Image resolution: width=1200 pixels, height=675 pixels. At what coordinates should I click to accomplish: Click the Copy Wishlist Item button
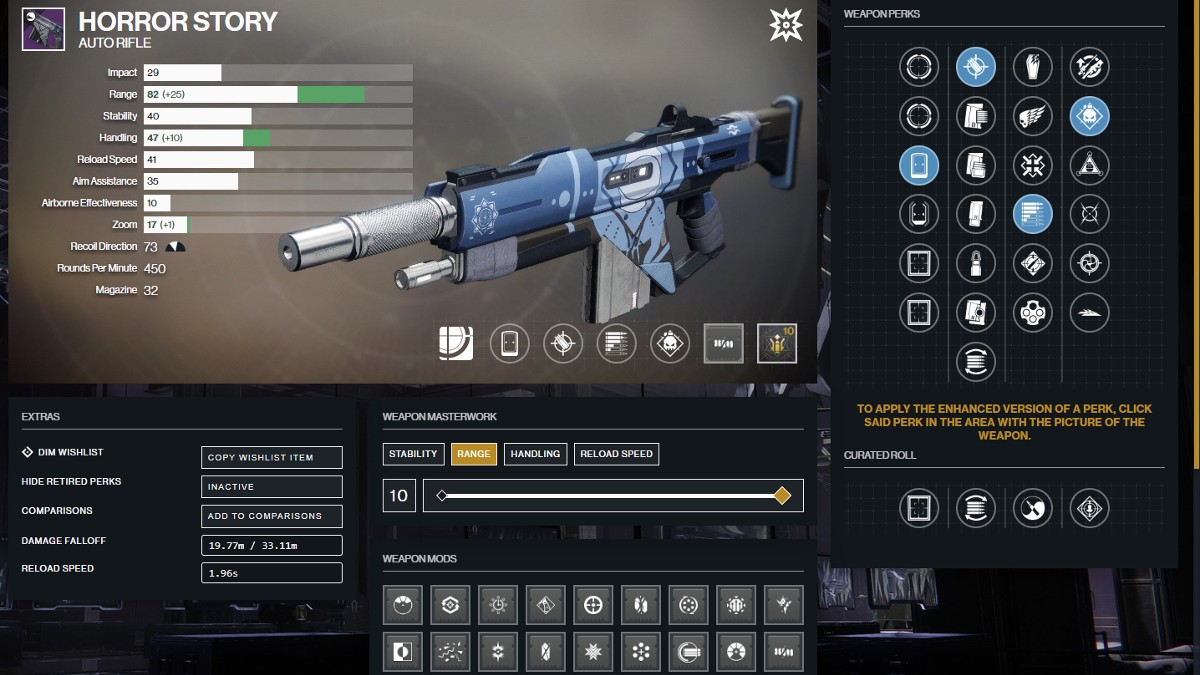coord(271,457)
